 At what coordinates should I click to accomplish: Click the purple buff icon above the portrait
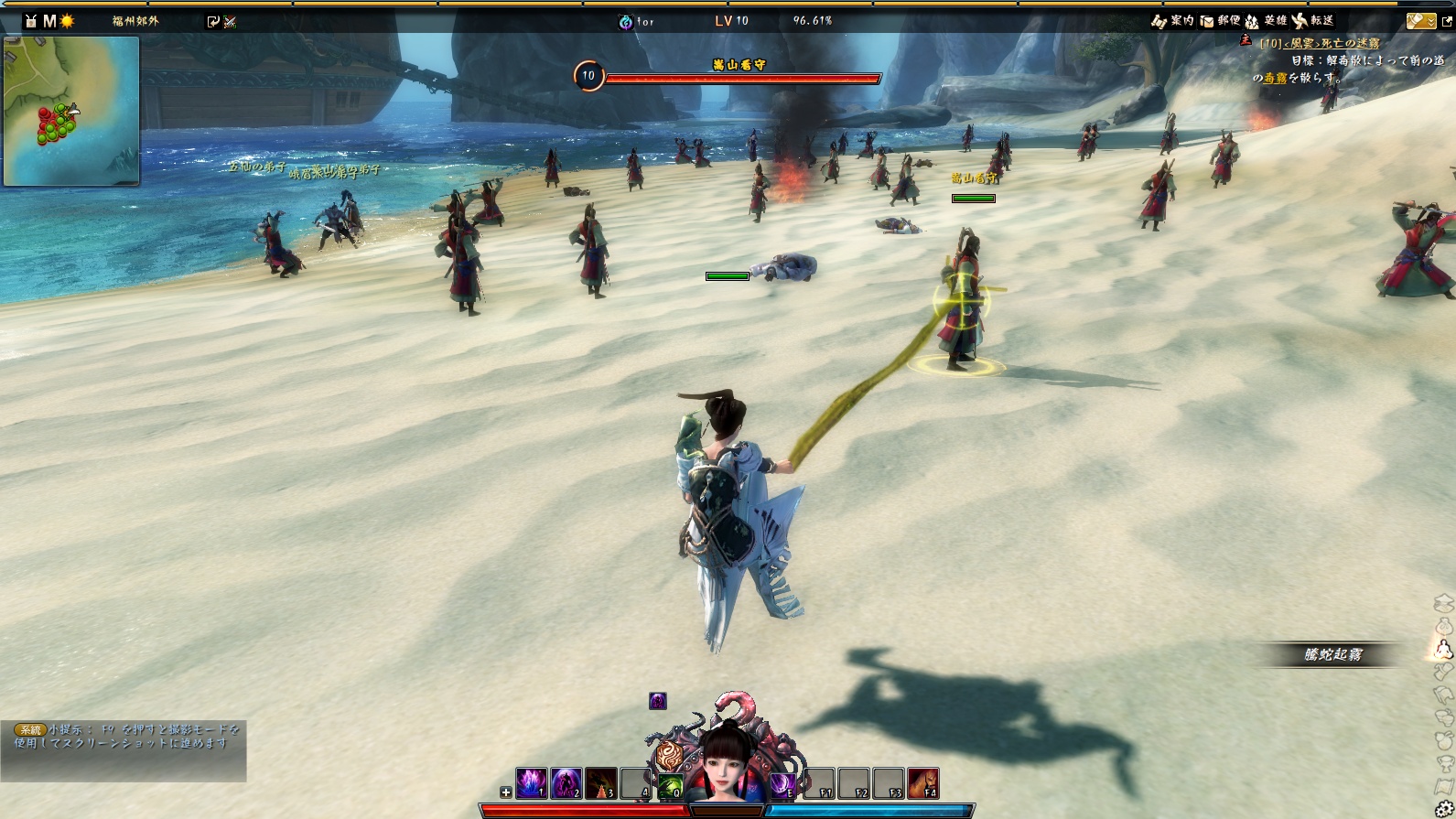coord(658,701)
